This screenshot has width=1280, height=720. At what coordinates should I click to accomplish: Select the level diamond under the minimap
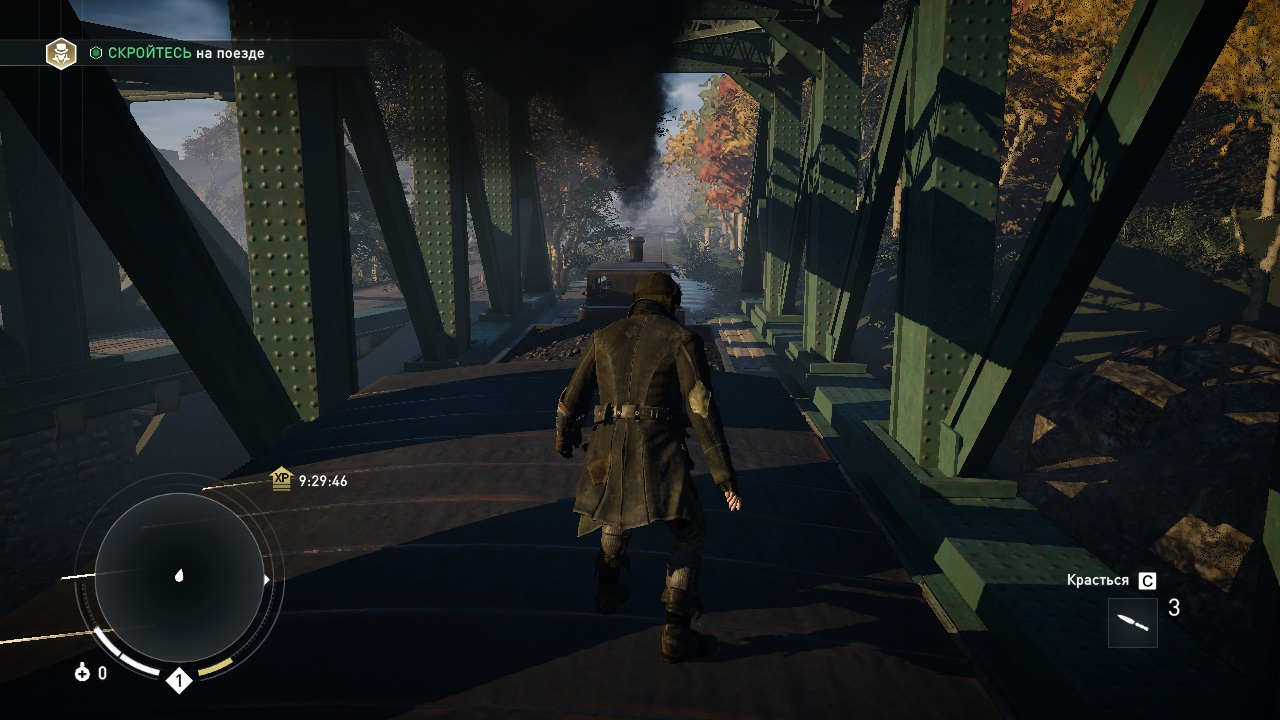pyautogui.click(x=178, y=682)
